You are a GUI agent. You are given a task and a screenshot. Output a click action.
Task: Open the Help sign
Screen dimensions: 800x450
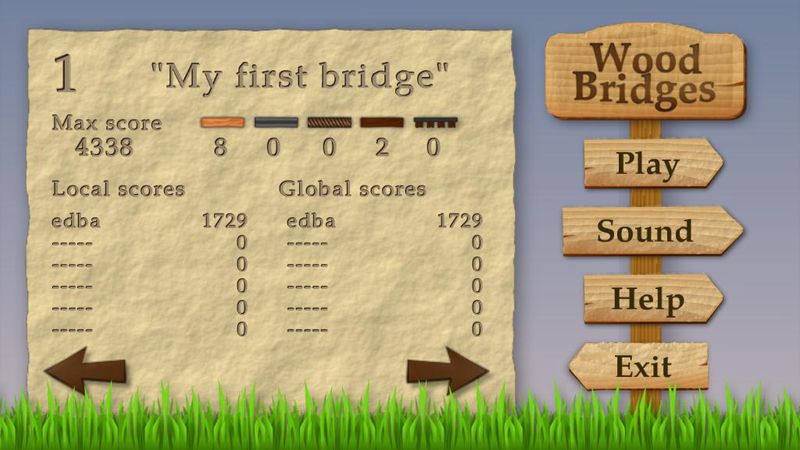pos(648,299)
